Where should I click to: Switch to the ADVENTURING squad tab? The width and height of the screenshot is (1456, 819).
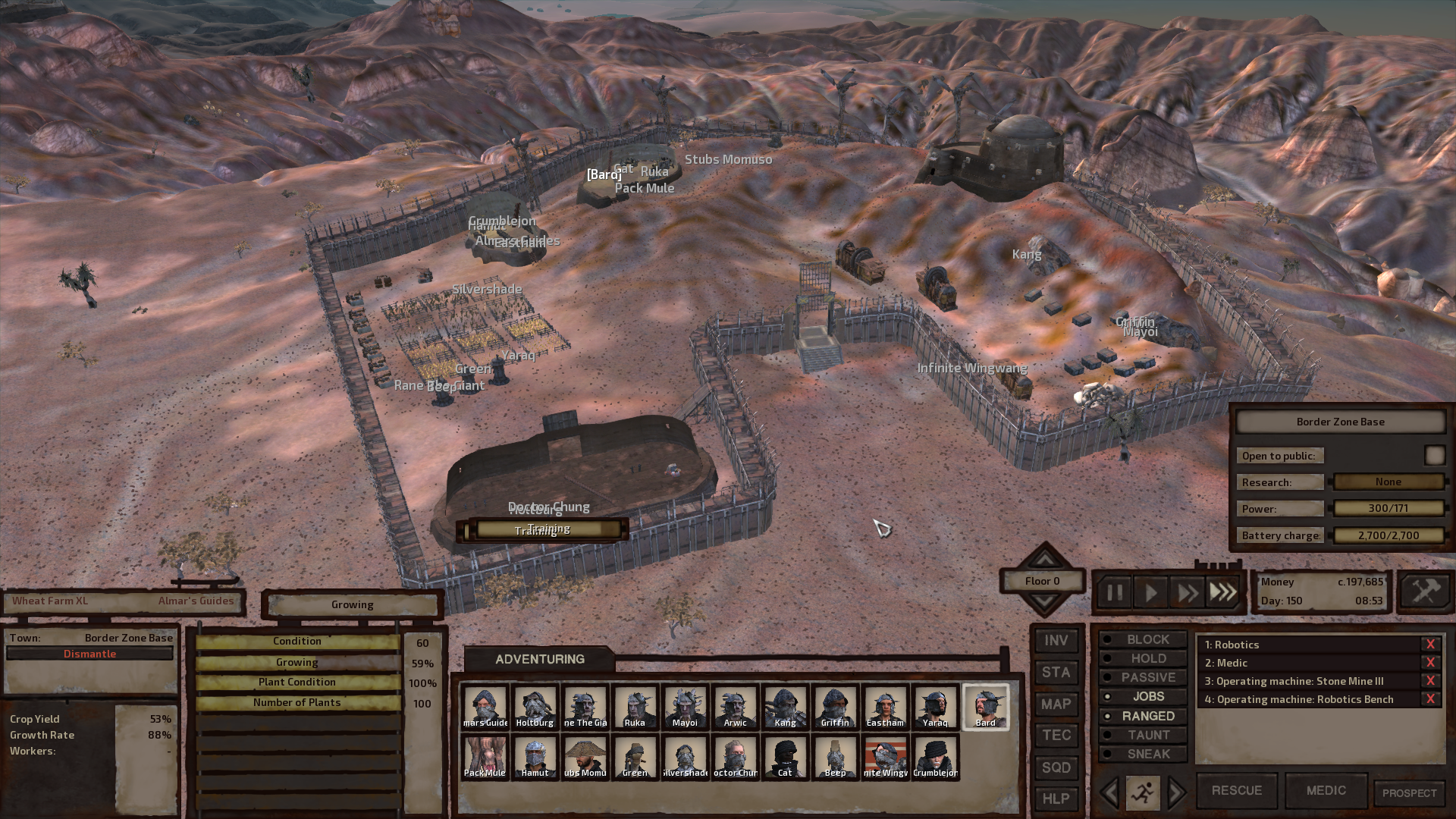(x=539, y=659)
